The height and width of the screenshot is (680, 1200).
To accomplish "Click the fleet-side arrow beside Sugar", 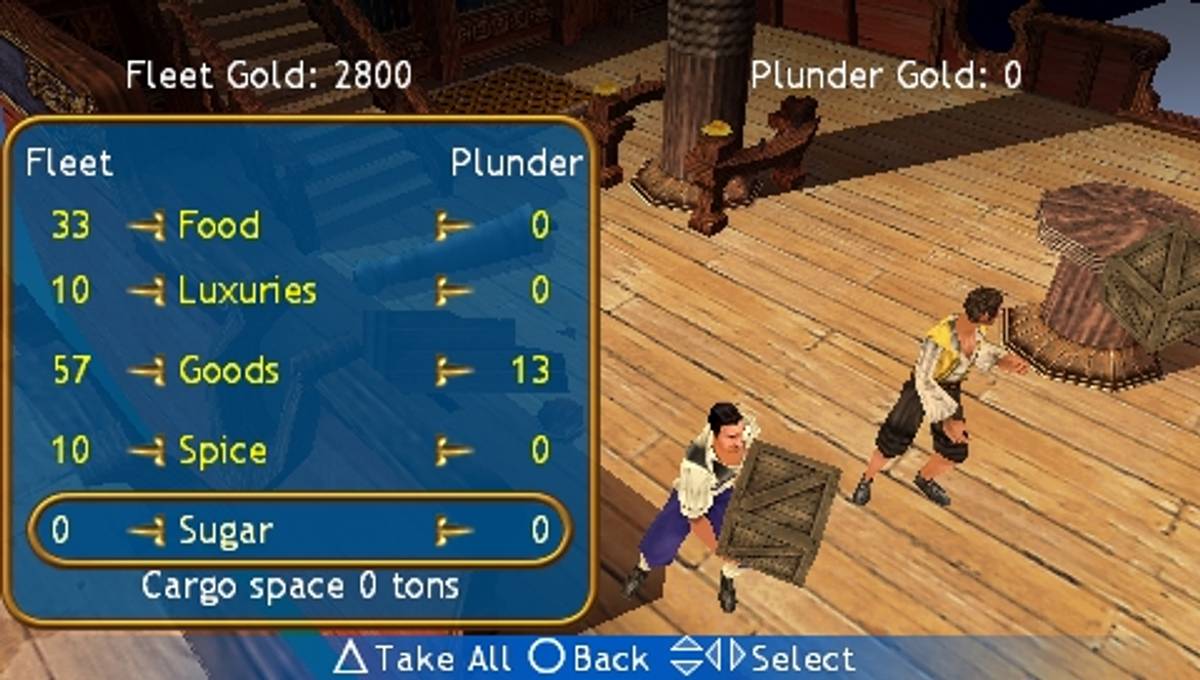I will tap(147, 530).
